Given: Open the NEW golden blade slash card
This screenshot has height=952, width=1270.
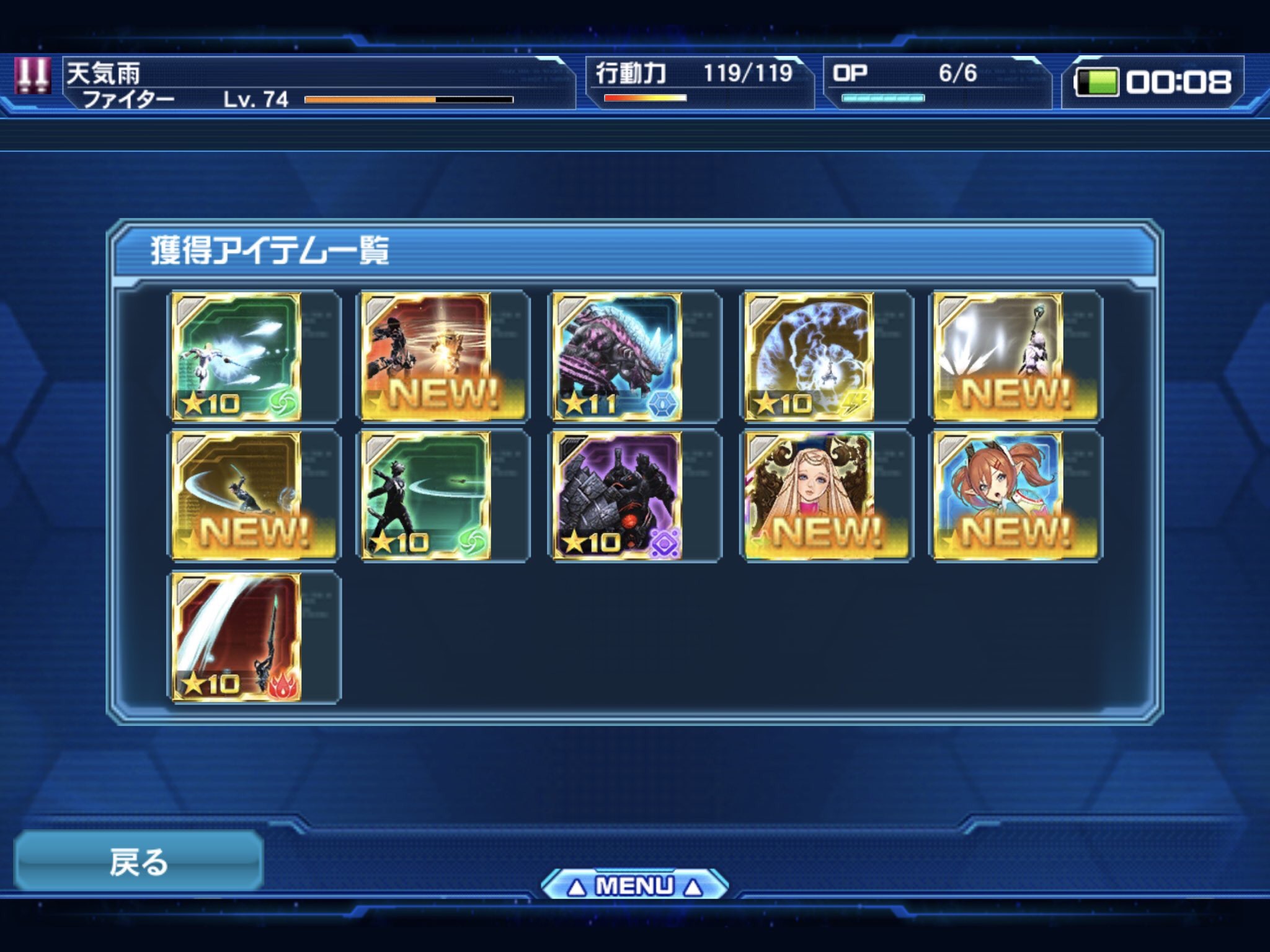Looking at the screenshot, I should [x=236, y=496].
